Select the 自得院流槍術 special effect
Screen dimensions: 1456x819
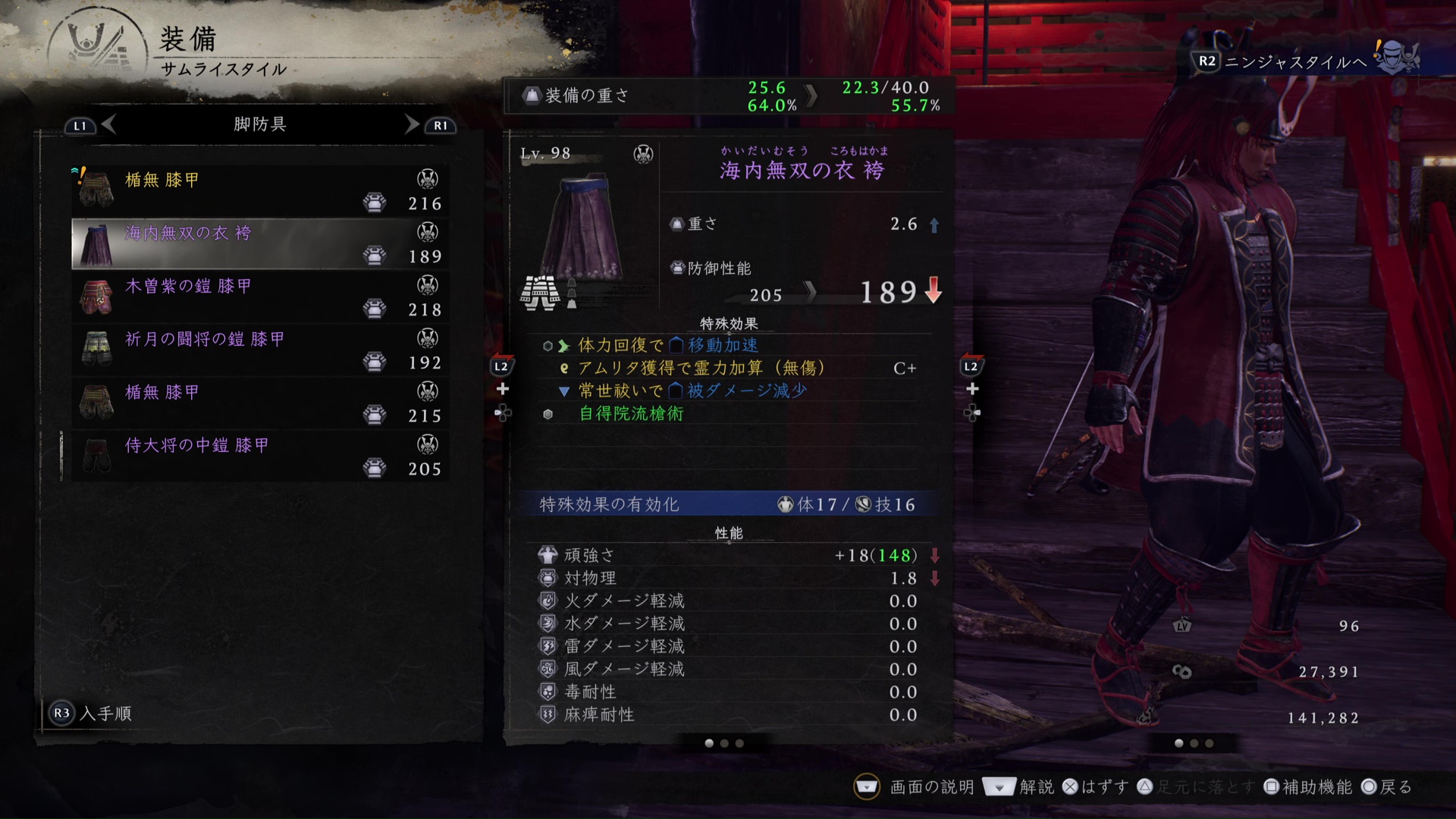point(631,414)
